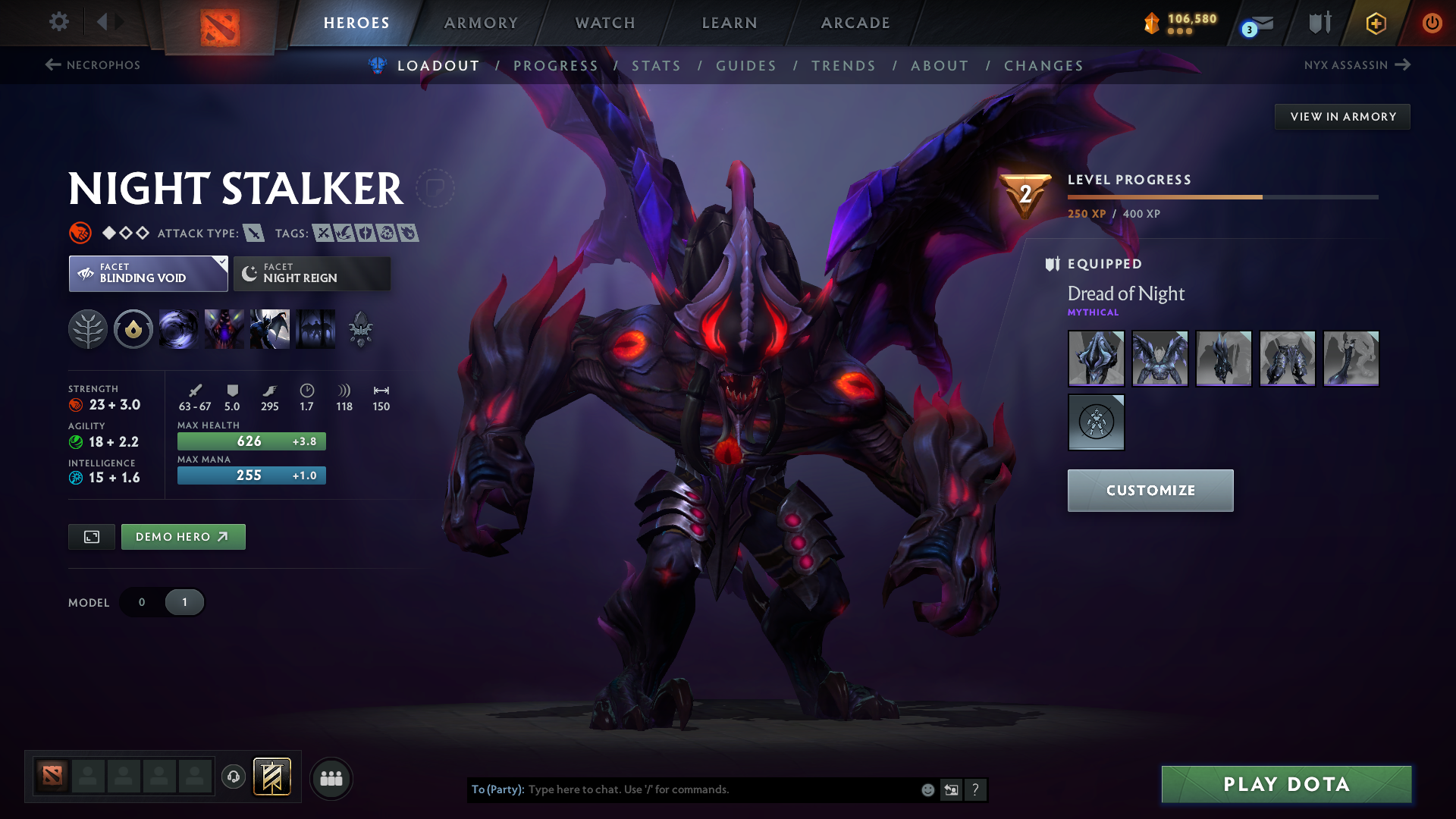Click the voice chat headset icon
Viewport: 1456px width, 819px height.
point(233,777)
